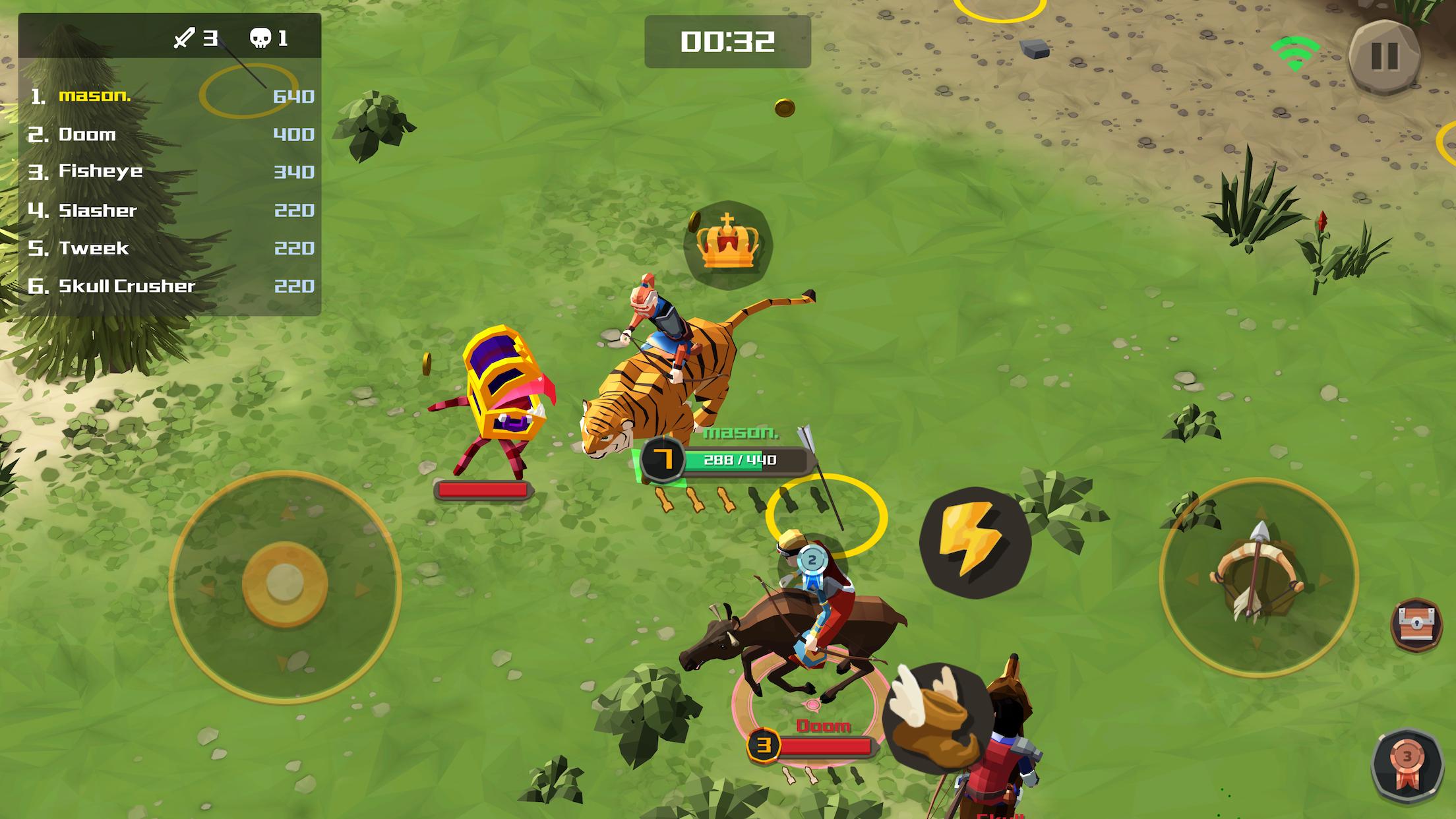Select the bronze medal rank badge

point(1407,766)
